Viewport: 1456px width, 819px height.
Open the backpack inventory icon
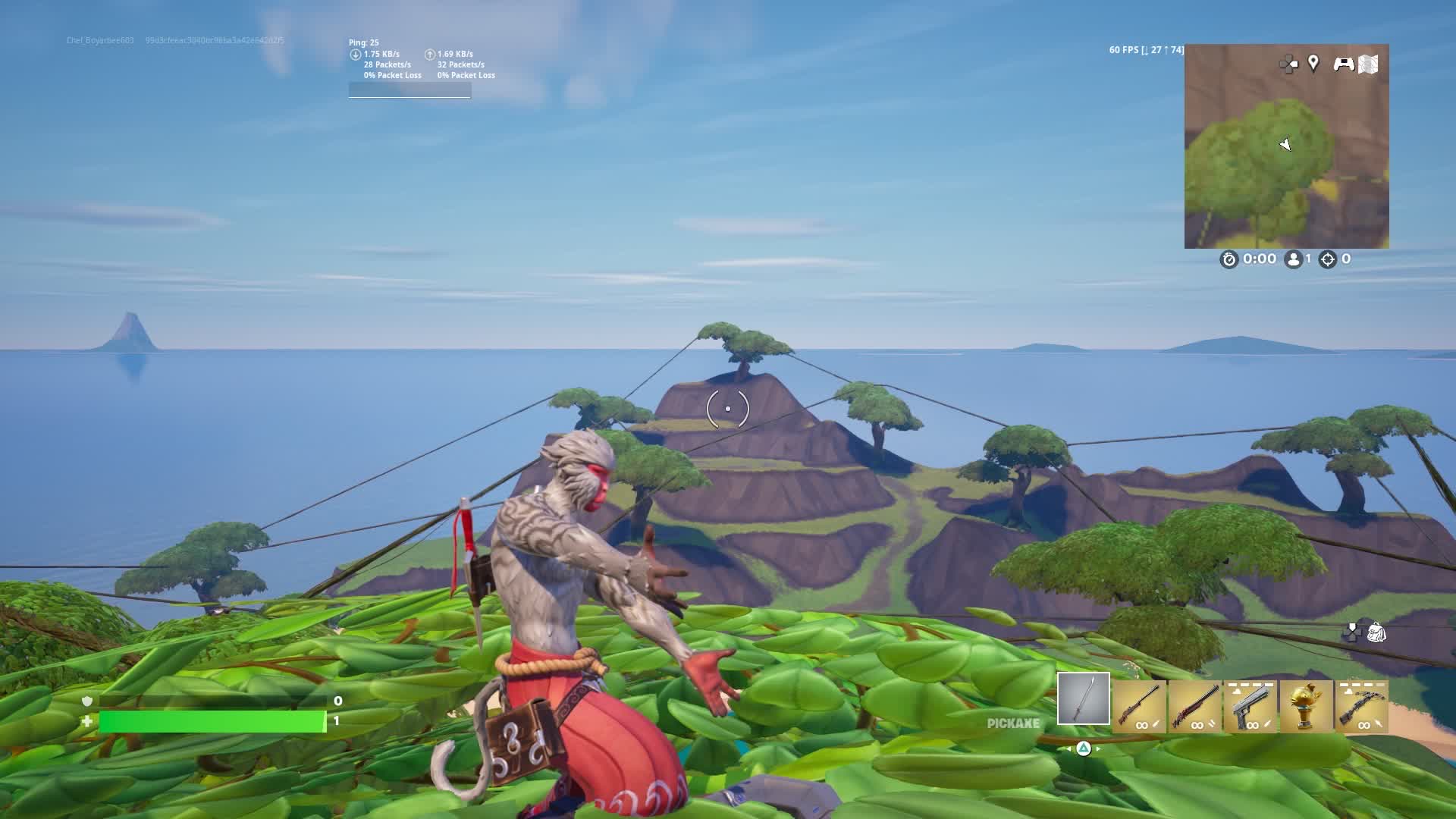point(1376,632)
